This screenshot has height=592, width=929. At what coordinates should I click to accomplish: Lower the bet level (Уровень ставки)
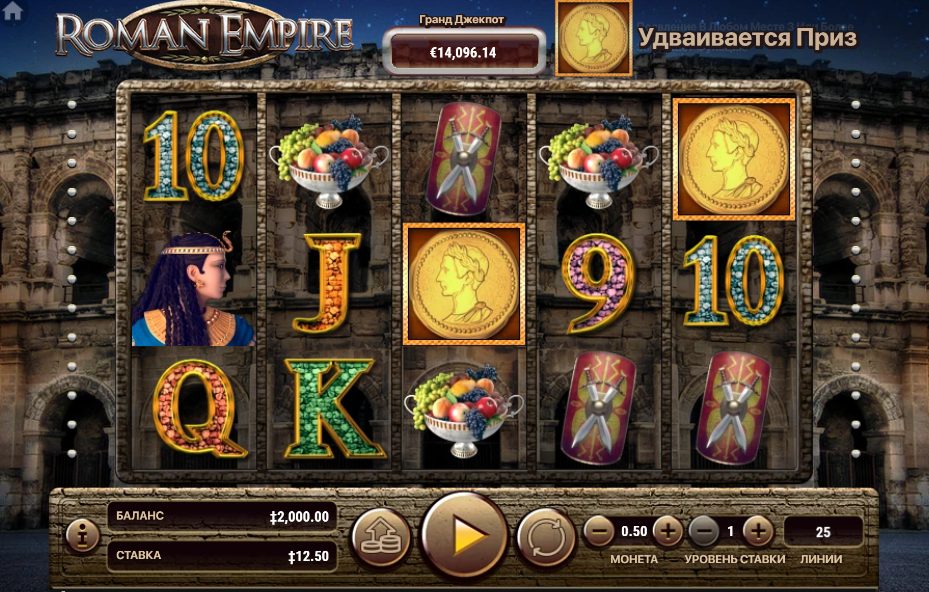704,531
